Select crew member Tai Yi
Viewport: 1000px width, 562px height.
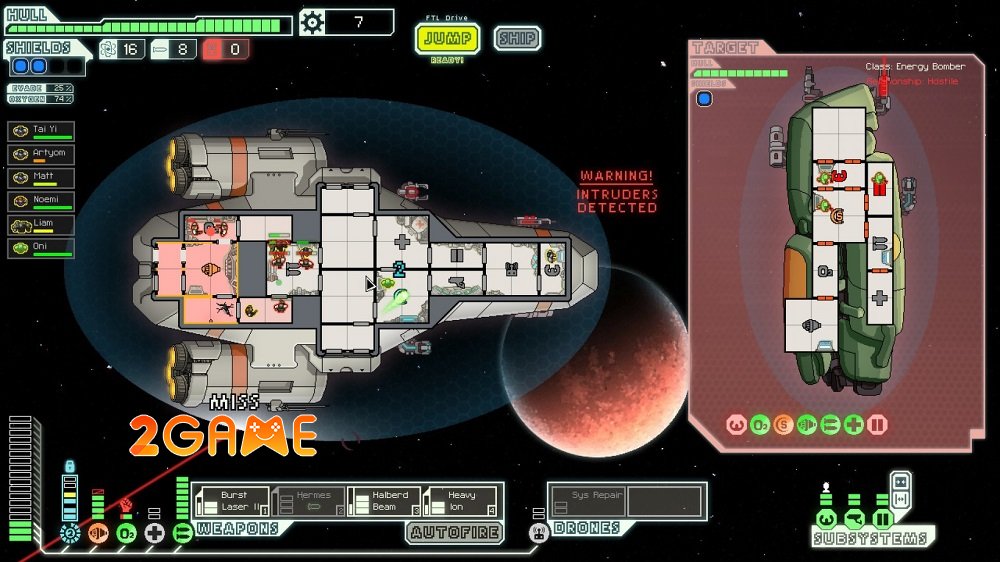41,132
